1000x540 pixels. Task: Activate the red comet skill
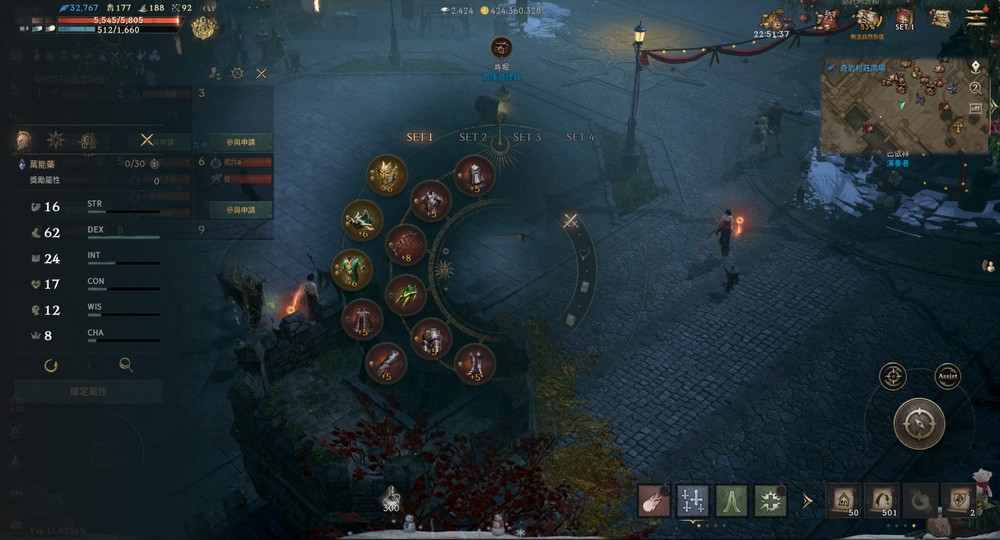click(655, 500)
